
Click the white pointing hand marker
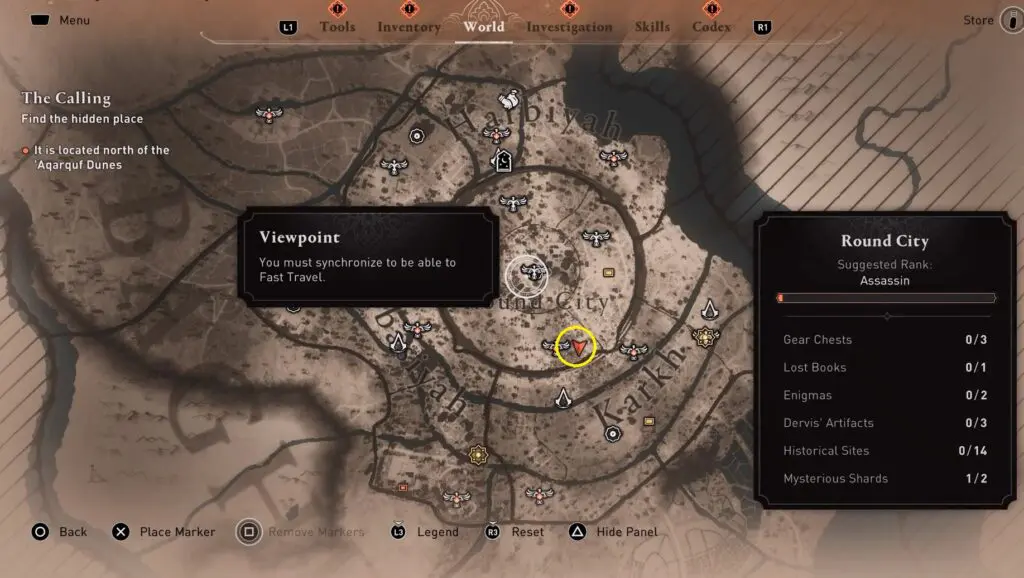[509, 98]
